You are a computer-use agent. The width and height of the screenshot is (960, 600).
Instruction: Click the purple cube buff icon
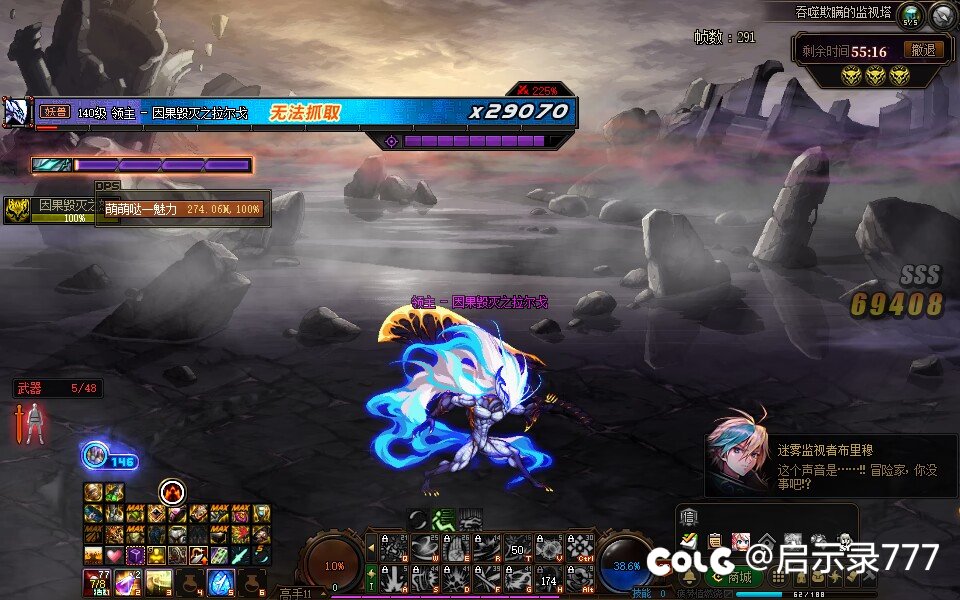click(135, 555)
